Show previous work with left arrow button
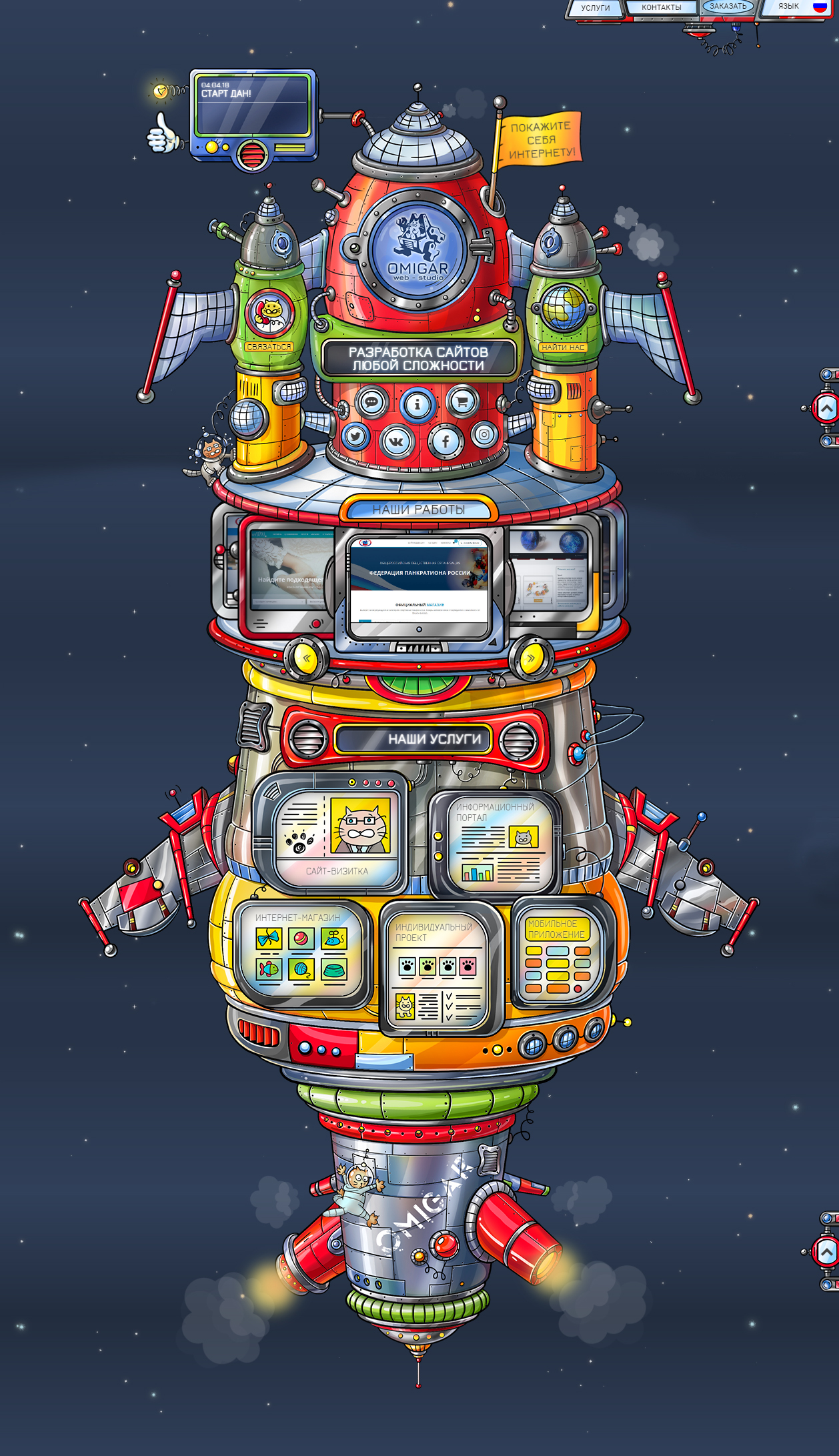Image resolution: width=839 pixels, height=1456 pixels. tap(306, 658)
